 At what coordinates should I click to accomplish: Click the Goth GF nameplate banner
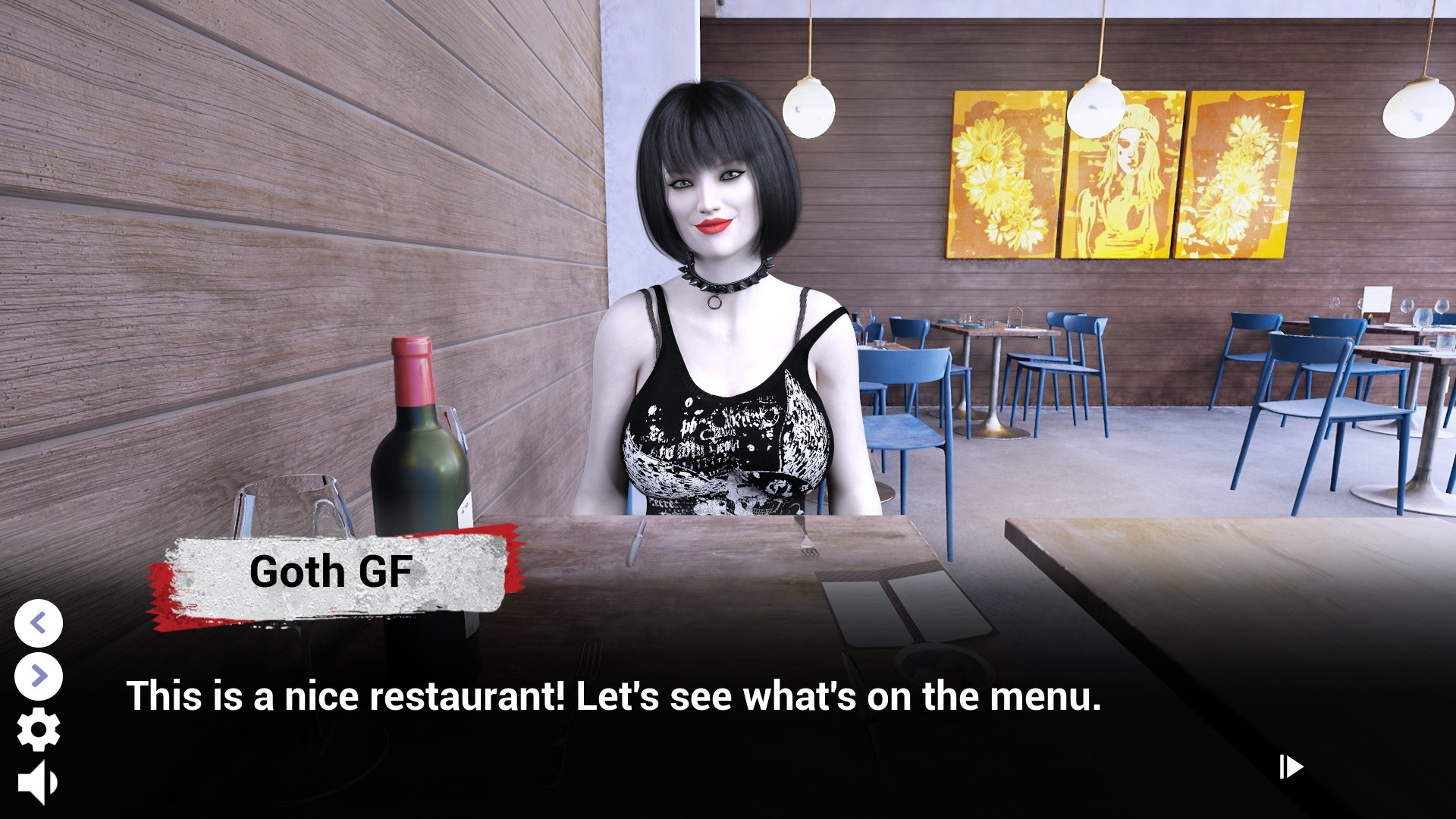(332, 573)
